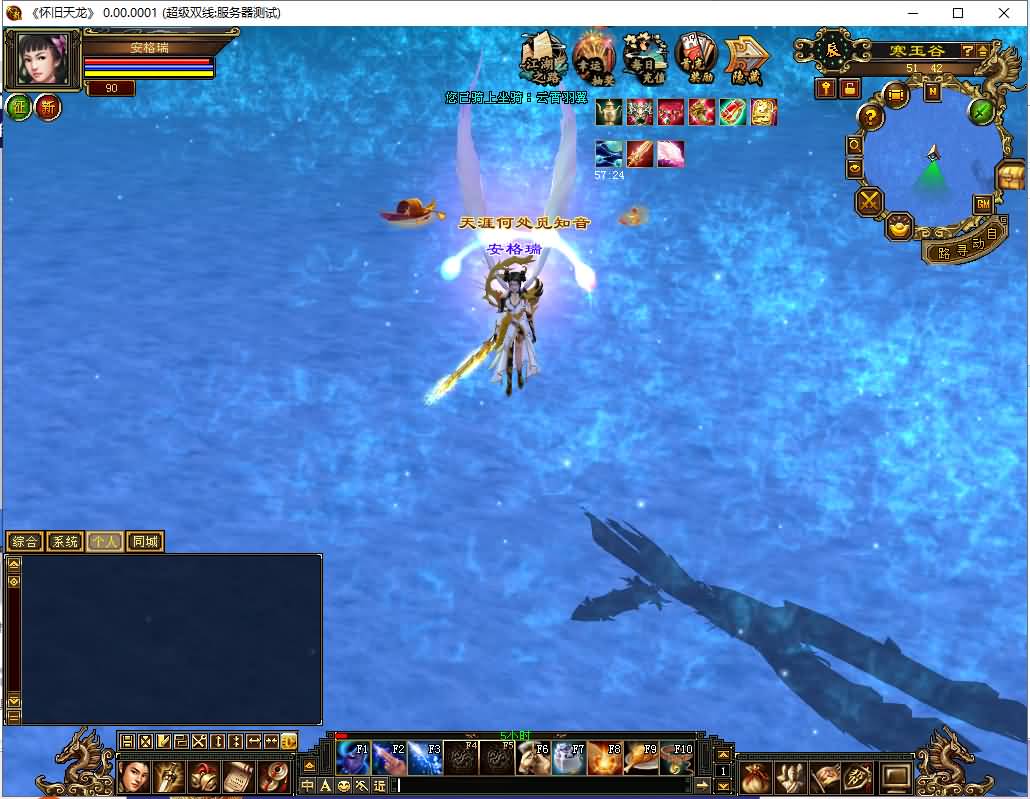The width and height of the screenshot is (1030, 799).
Task: Use the F3 lightning skill
Action: pyautogui.click(x=425, y=759)
